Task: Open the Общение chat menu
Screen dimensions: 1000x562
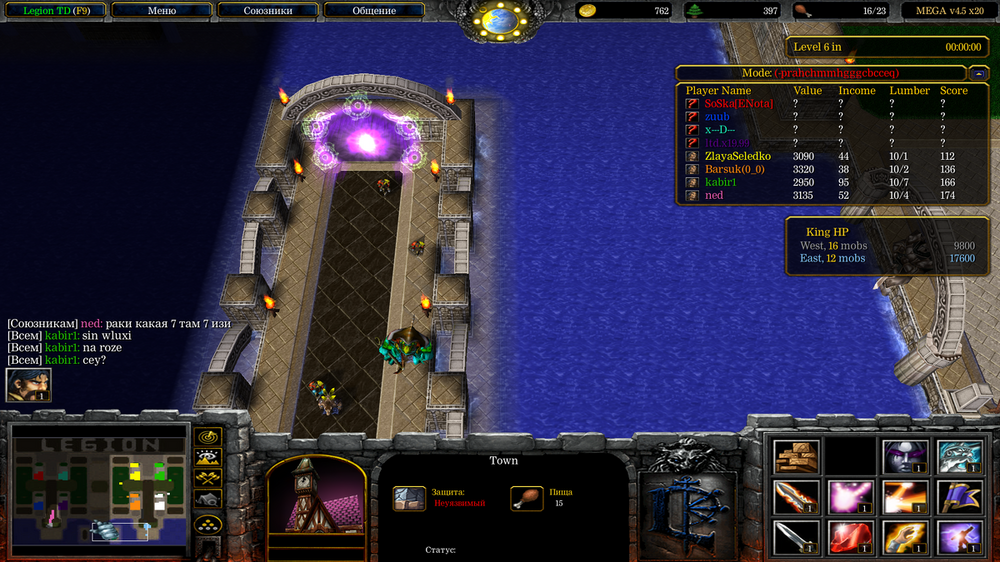Action: point(374,11)
